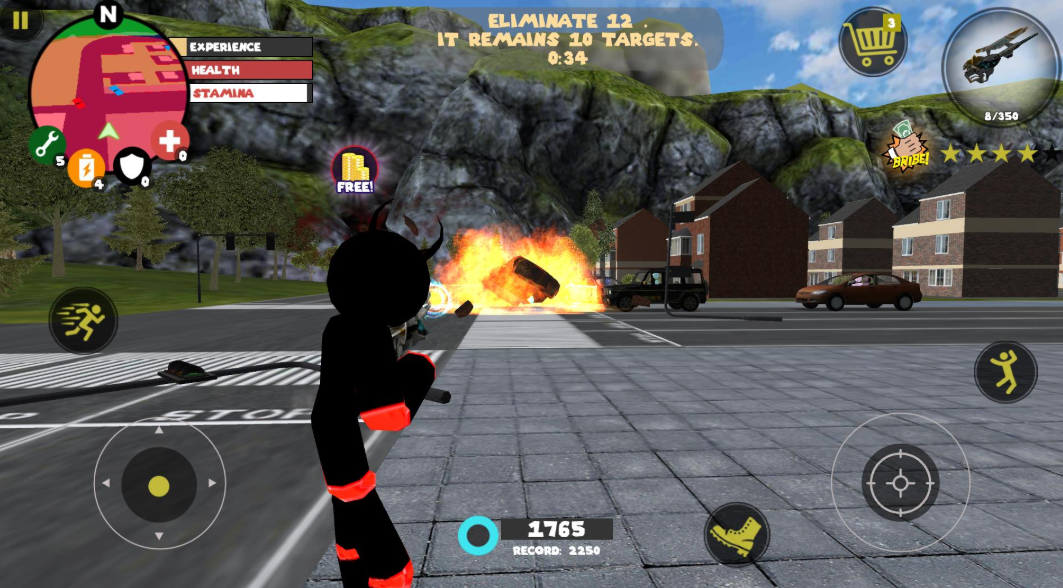Fire using the crosshair button
Image resolution: width=1063 pixels, height=588 pixels.
click(900, 483)
